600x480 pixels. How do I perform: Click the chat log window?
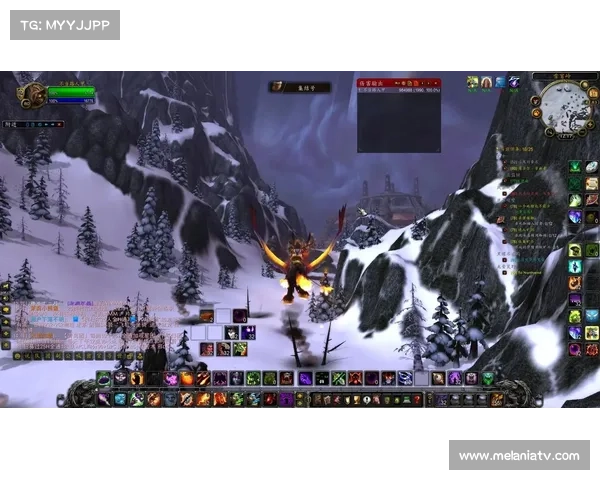click(60, 320)
